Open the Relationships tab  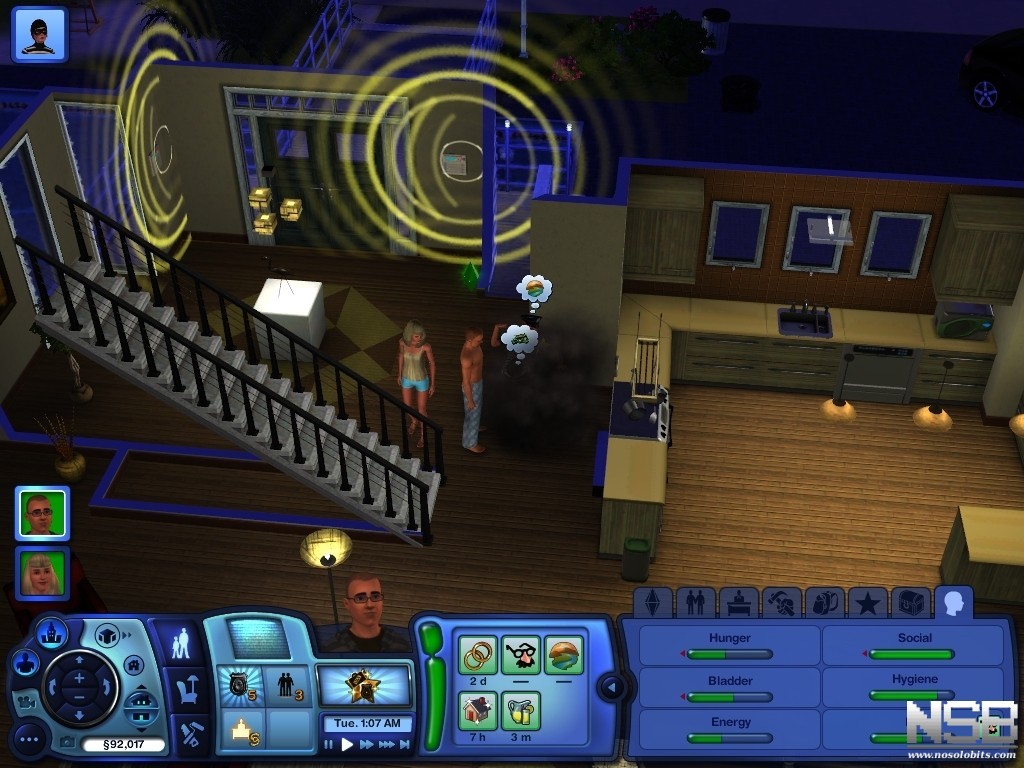coord(695,602)
